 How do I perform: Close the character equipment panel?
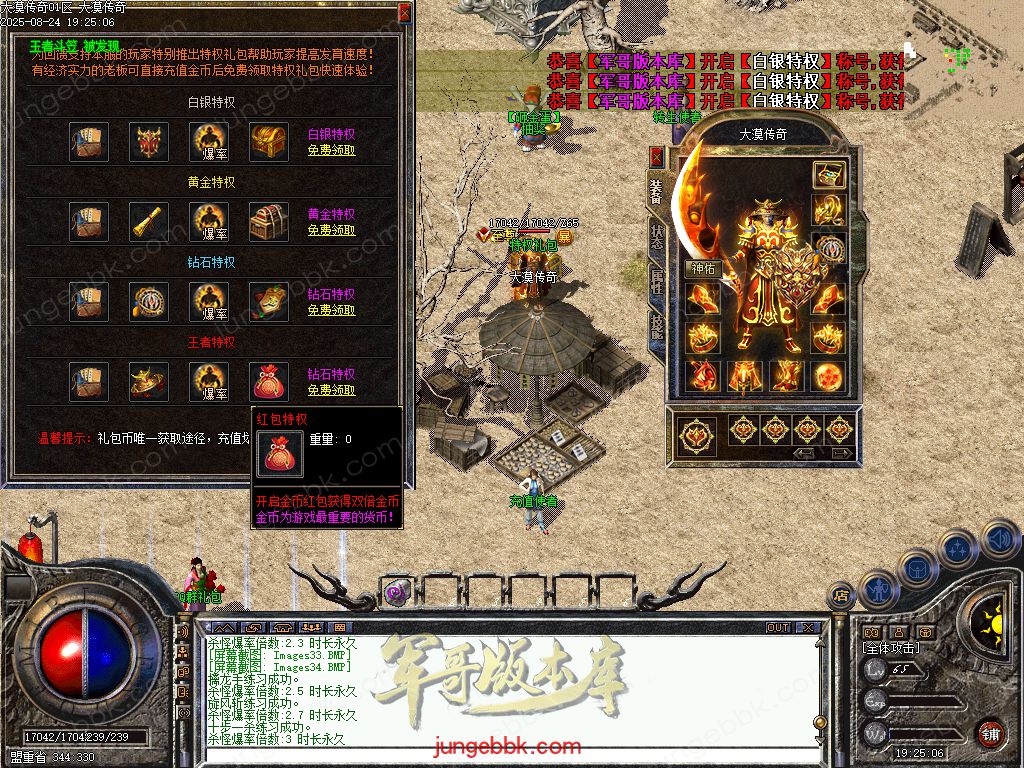pos(656,157)
